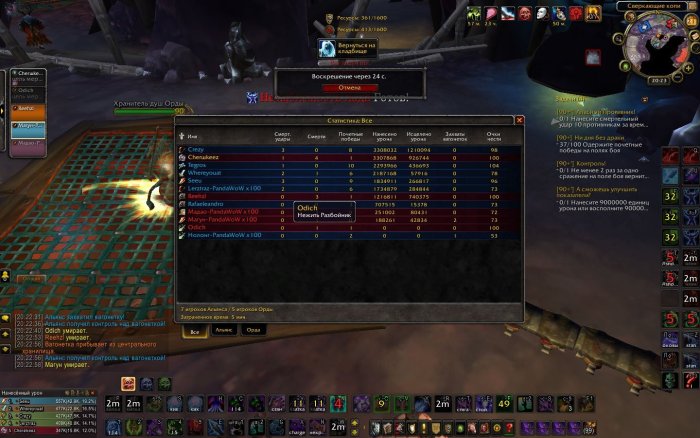
Task: Select the orange highlighted stance icon
Action: tap(129, 383)
